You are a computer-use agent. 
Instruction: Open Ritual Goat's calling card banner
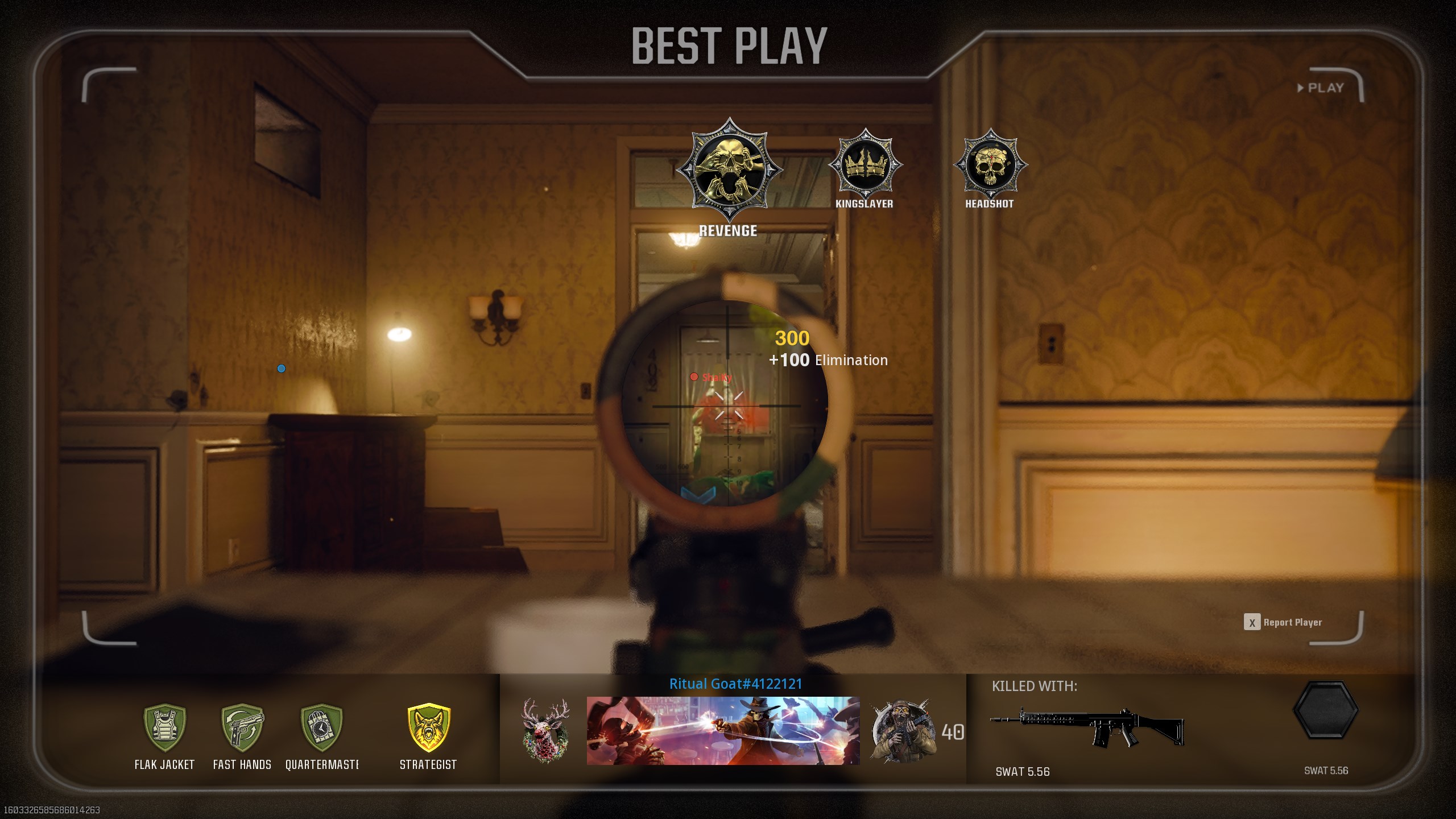723,731
